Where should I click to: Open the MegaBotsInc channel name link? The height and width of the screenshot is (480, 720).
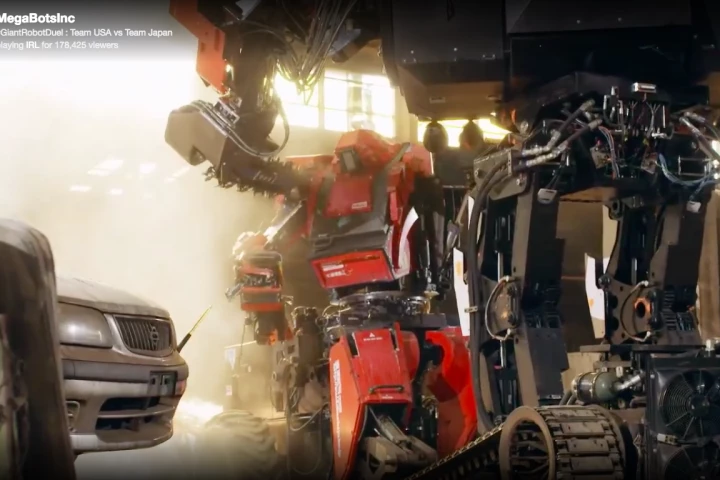click(x=36, y=18)
